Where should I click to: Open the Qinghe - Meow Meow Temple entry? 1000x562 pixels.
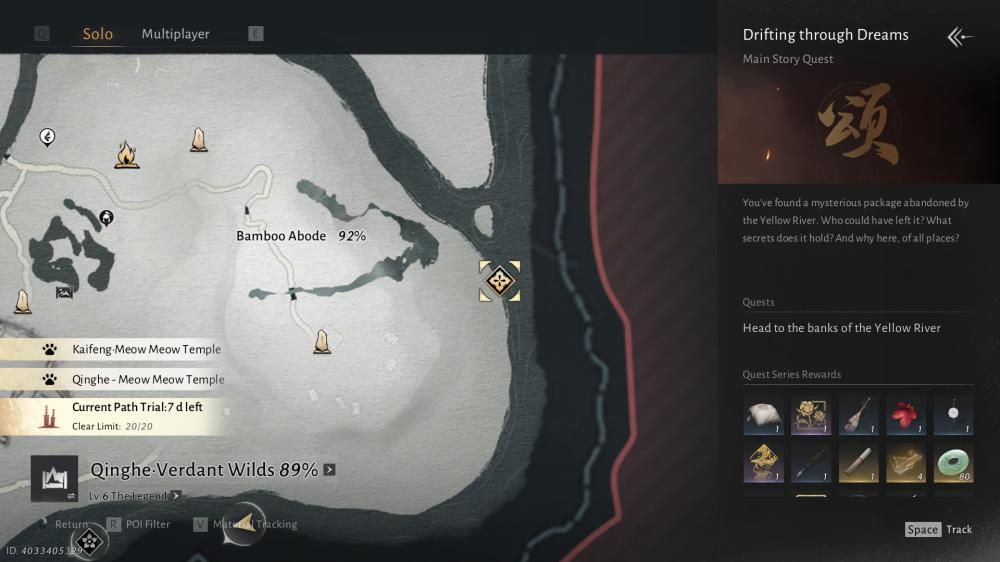148,380
